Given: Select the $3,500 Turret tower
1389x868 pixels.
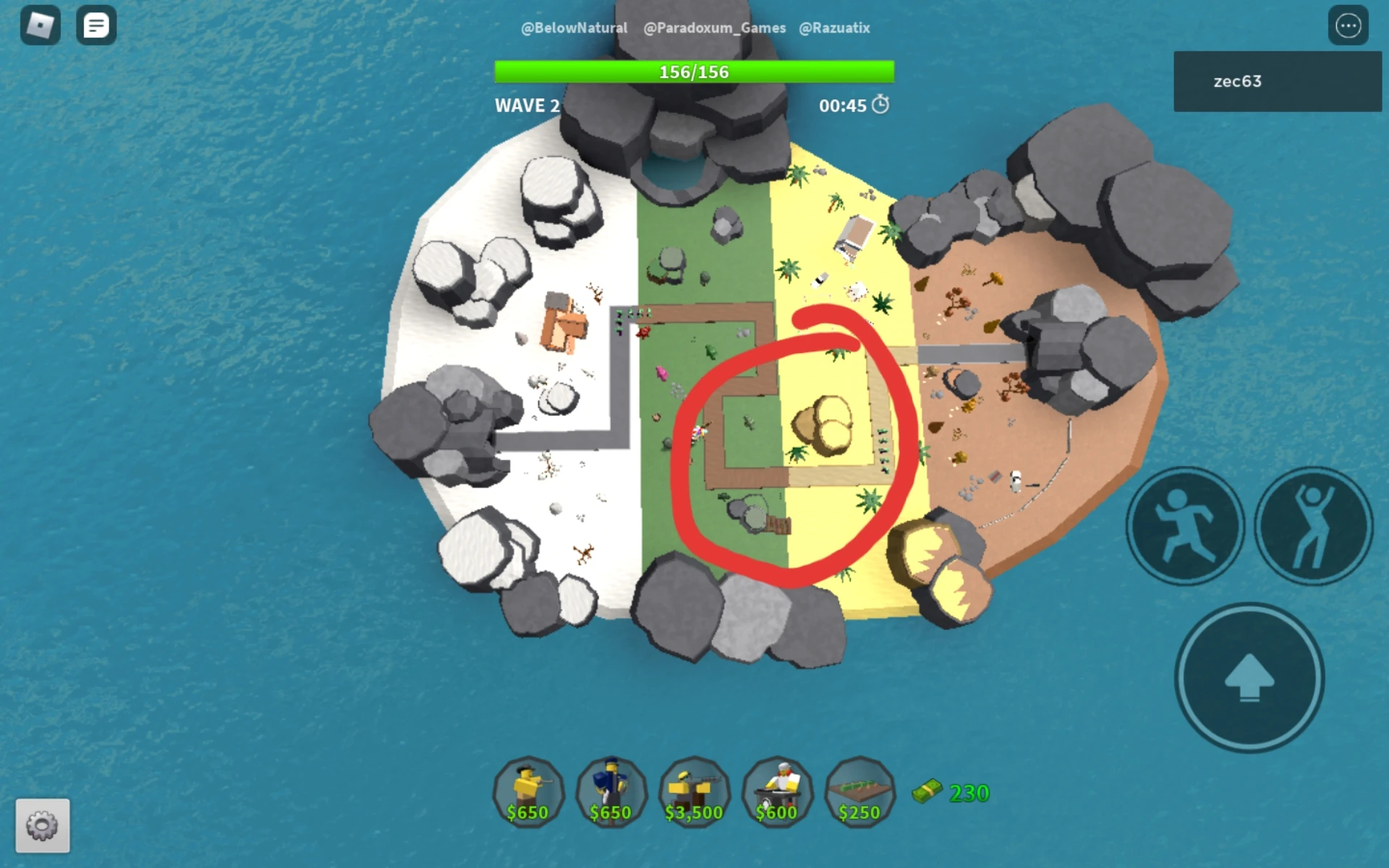Looking at the screenshot, I should point(694,793).
